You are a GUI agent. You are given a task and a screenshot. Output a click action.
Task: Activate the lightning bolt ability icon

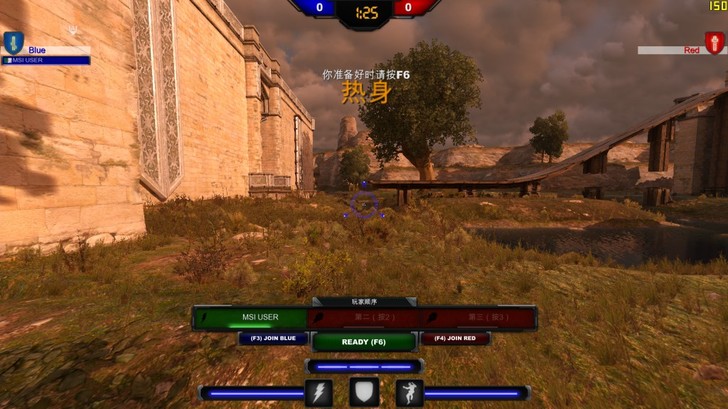point(319,393)
